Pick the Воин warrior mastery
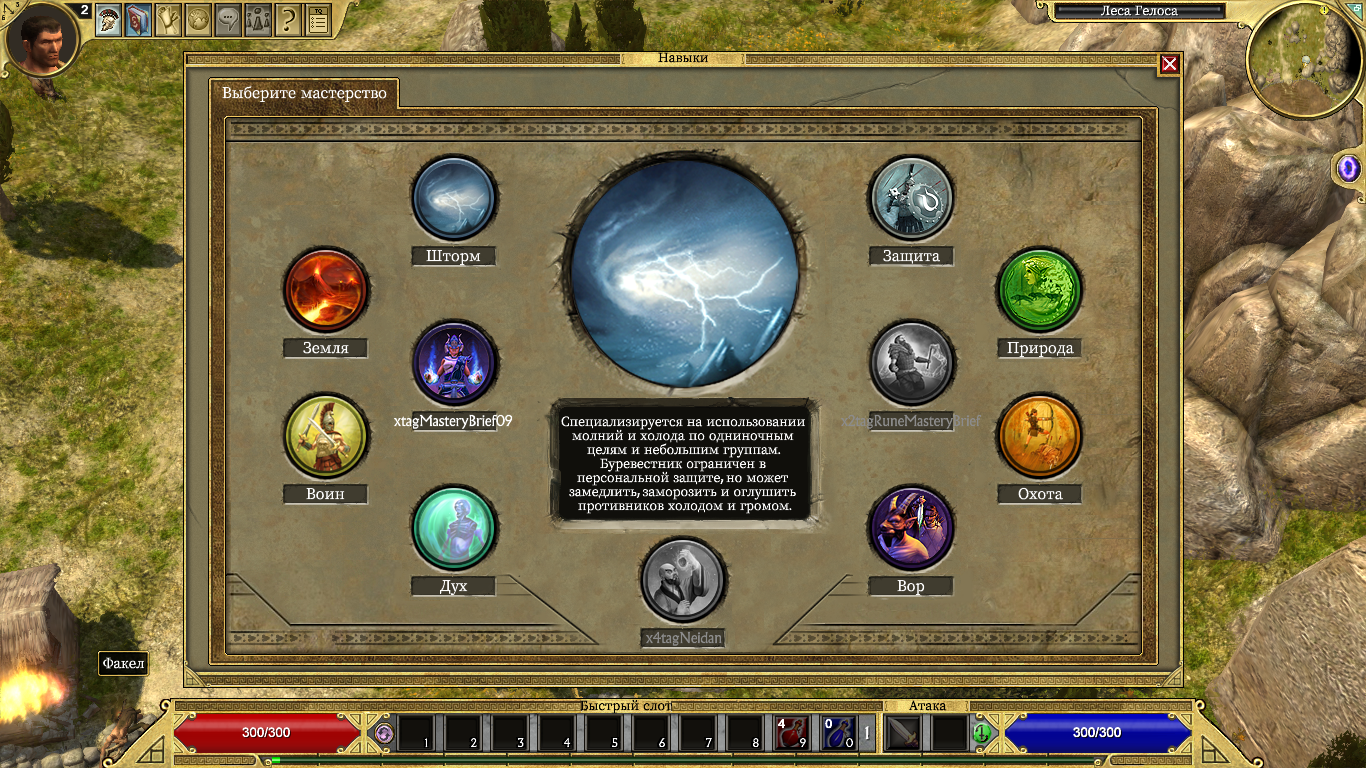The image size is (1366, 768). pos(326,436)
